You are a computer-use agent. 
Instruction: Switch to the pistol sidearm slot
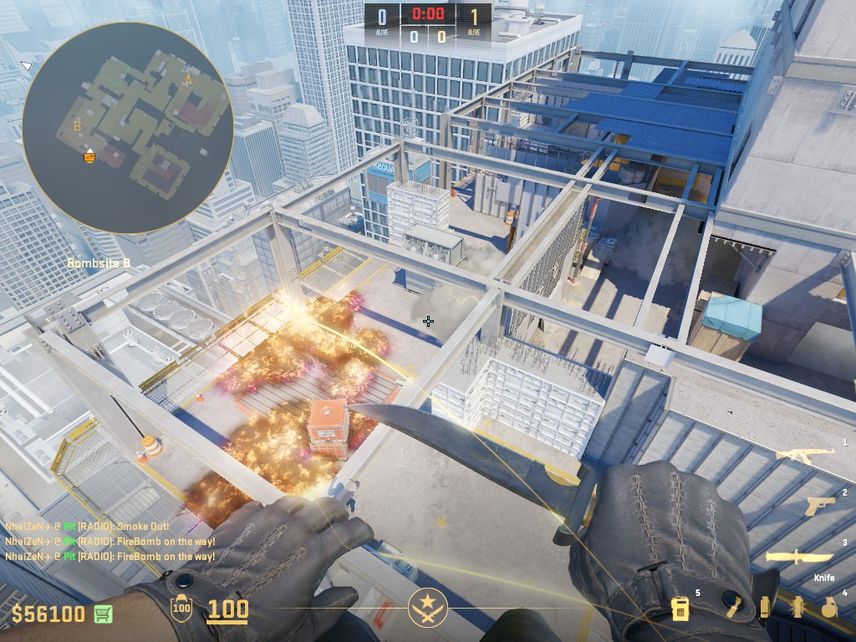click(x=819, y=506)
